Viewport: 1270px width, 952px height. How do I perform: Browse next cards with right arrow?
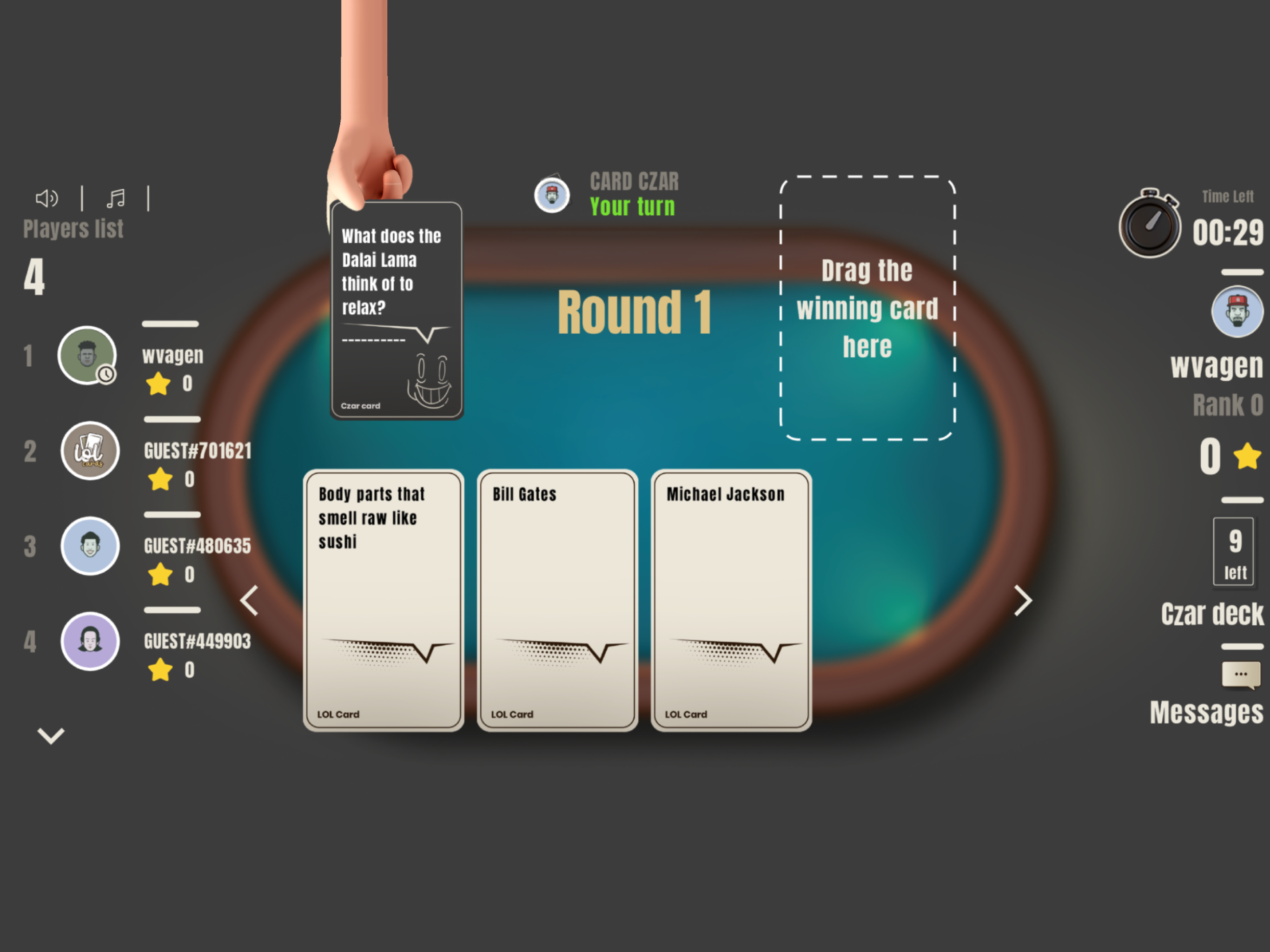point(1024,601)
